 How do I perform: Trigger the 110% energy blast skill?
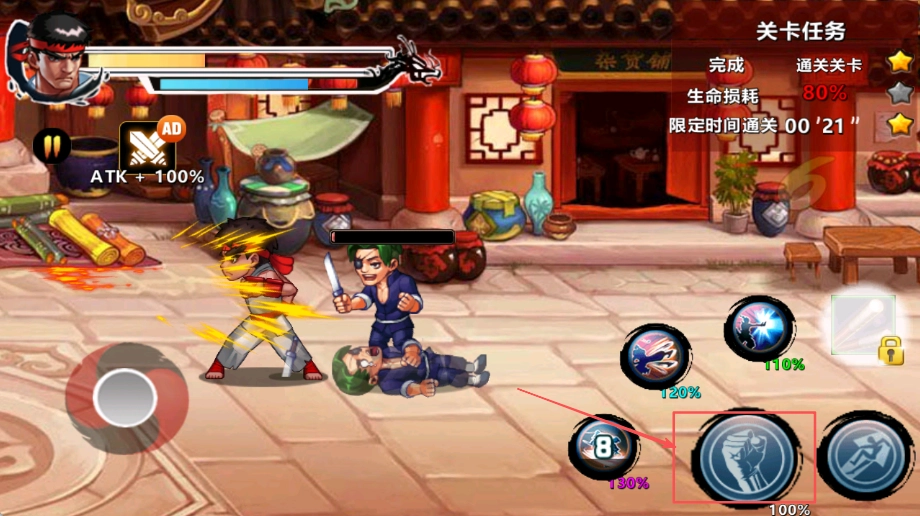pyautogui.click(x=759, y=328)
